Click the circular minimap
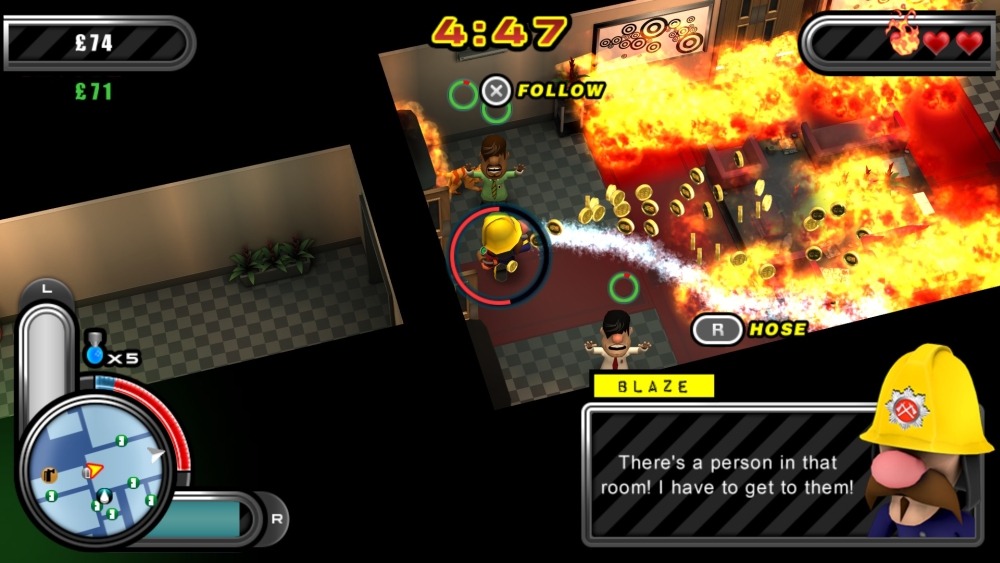The height and width of the screenshot is (563, 1000). [x=97, y=470]
